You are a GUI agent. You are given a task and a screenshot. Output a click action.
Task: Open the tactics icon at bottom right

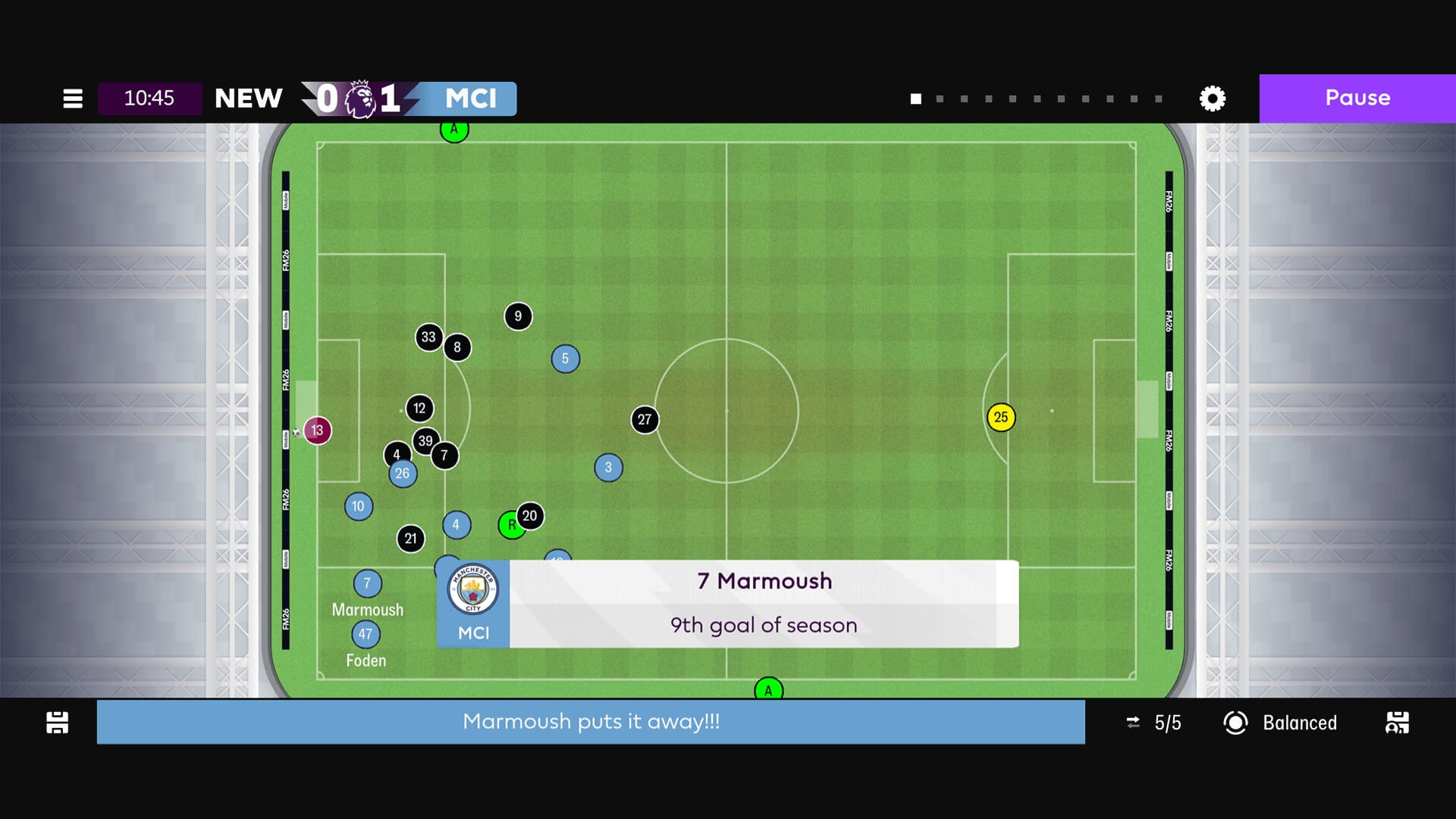point(1397,723)
